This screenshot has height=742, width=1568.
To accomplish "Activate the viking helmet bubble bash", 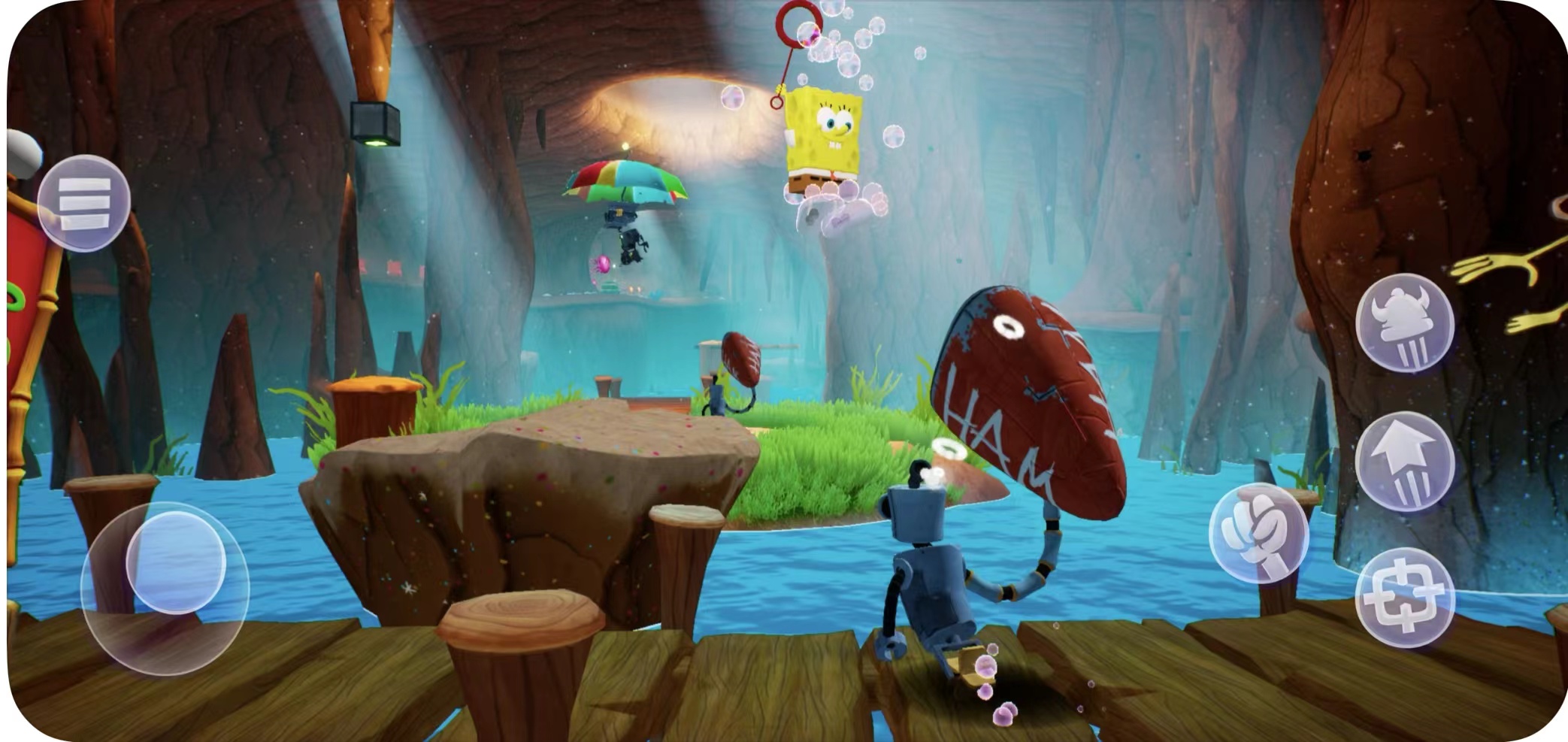I will (1404, 323).
